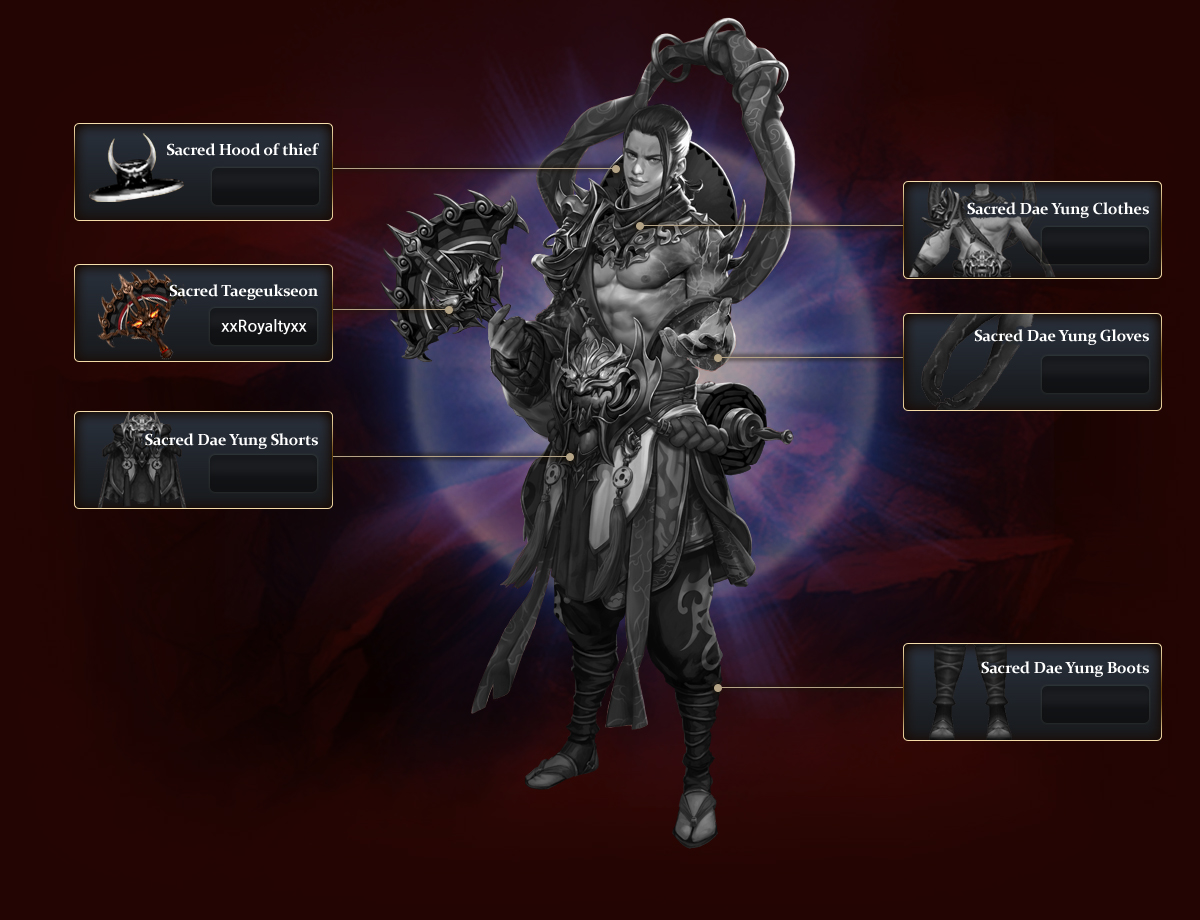Click the xxRoyaltyxx owner name field
Screen dimensions: 1200x920
pos(263,327)
